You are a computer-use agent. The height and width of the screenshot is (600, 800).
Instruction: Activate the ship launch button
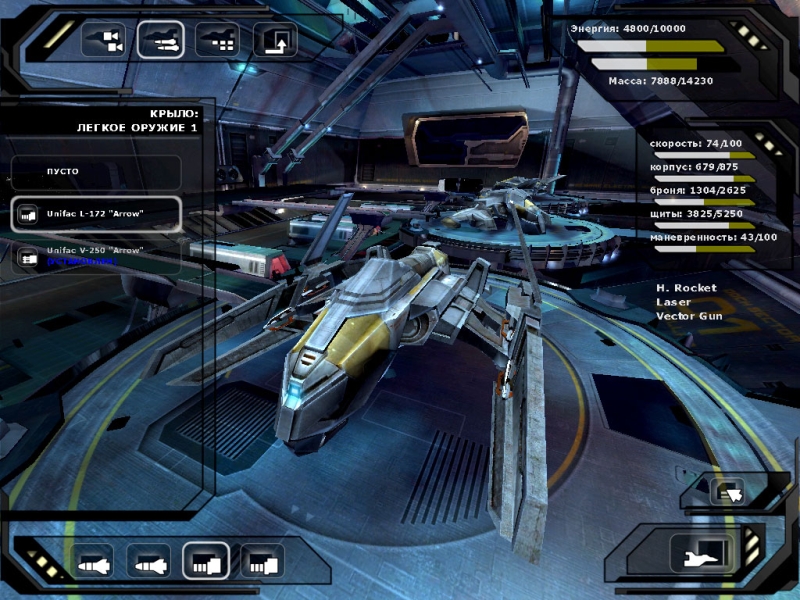[696, 553]
